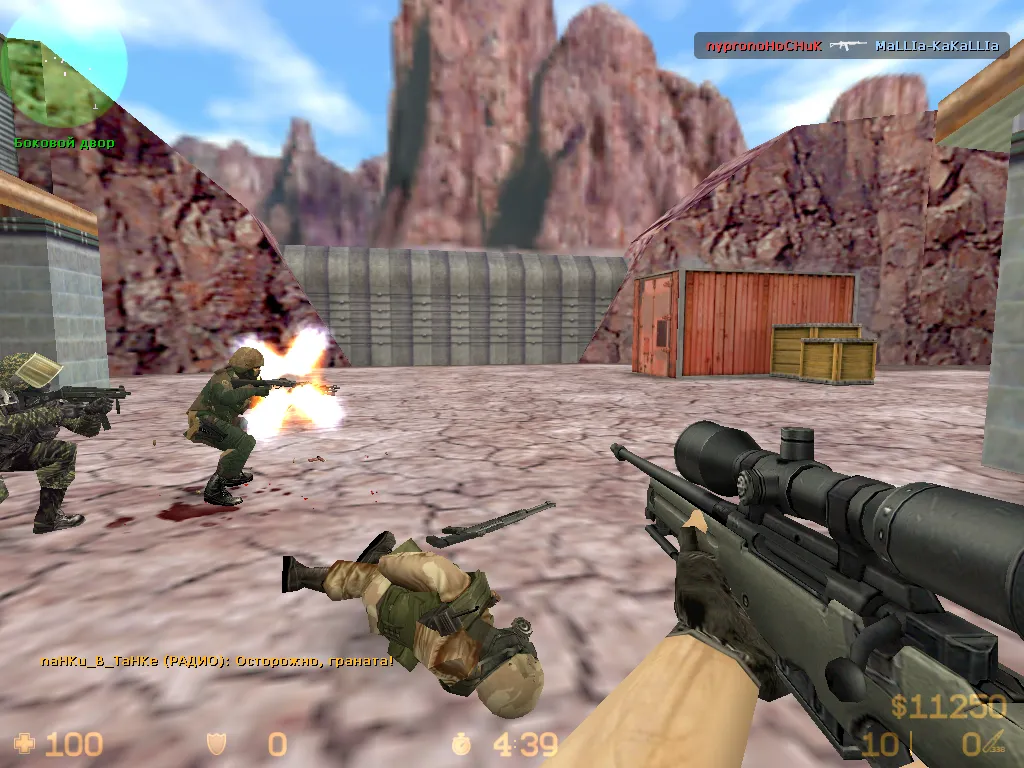Click the circular radar minimap
Viewport: 1024px width, 768px height.
coord(64,68)
